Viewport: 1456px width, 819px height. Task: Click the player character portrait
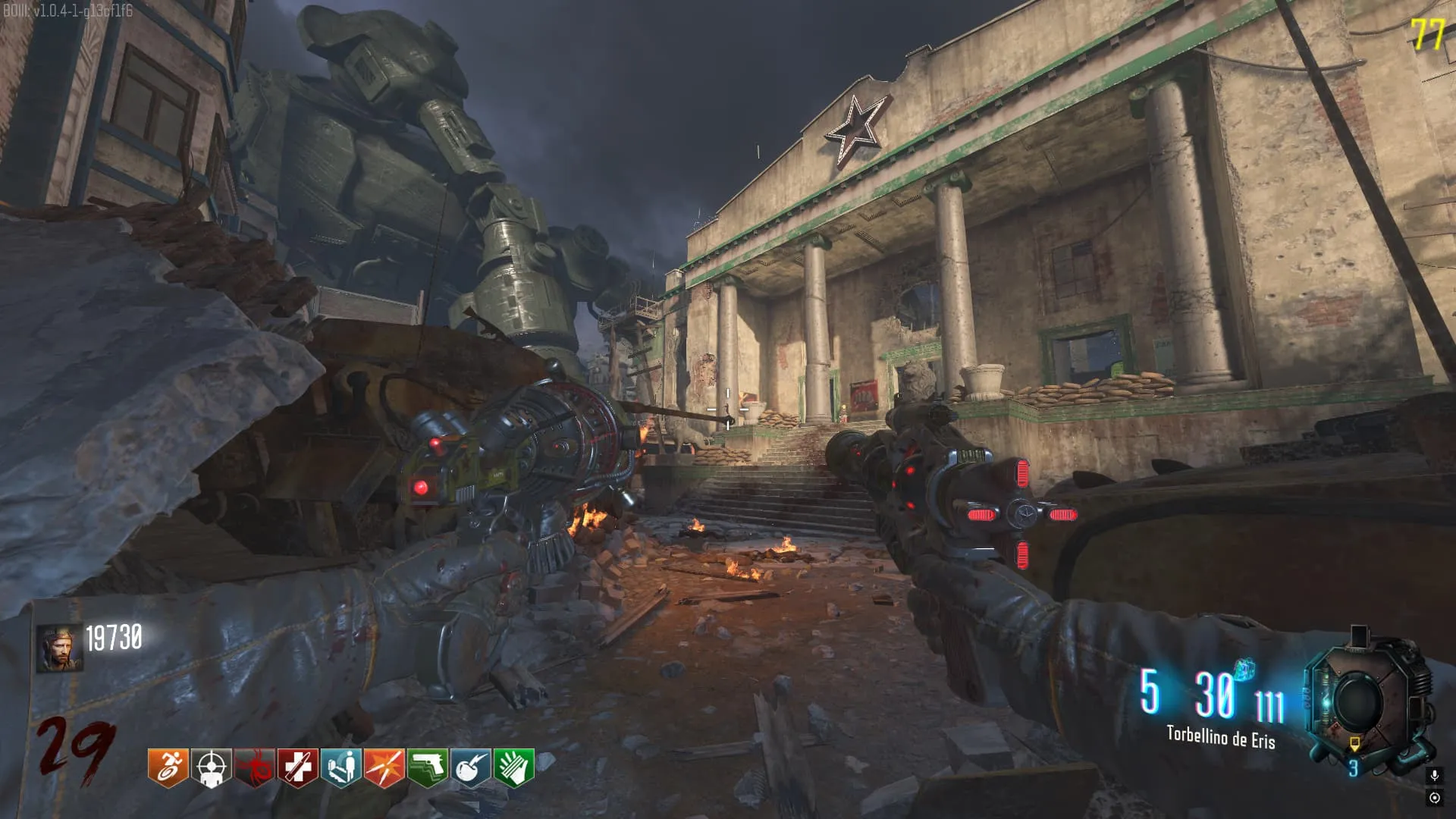59,648
